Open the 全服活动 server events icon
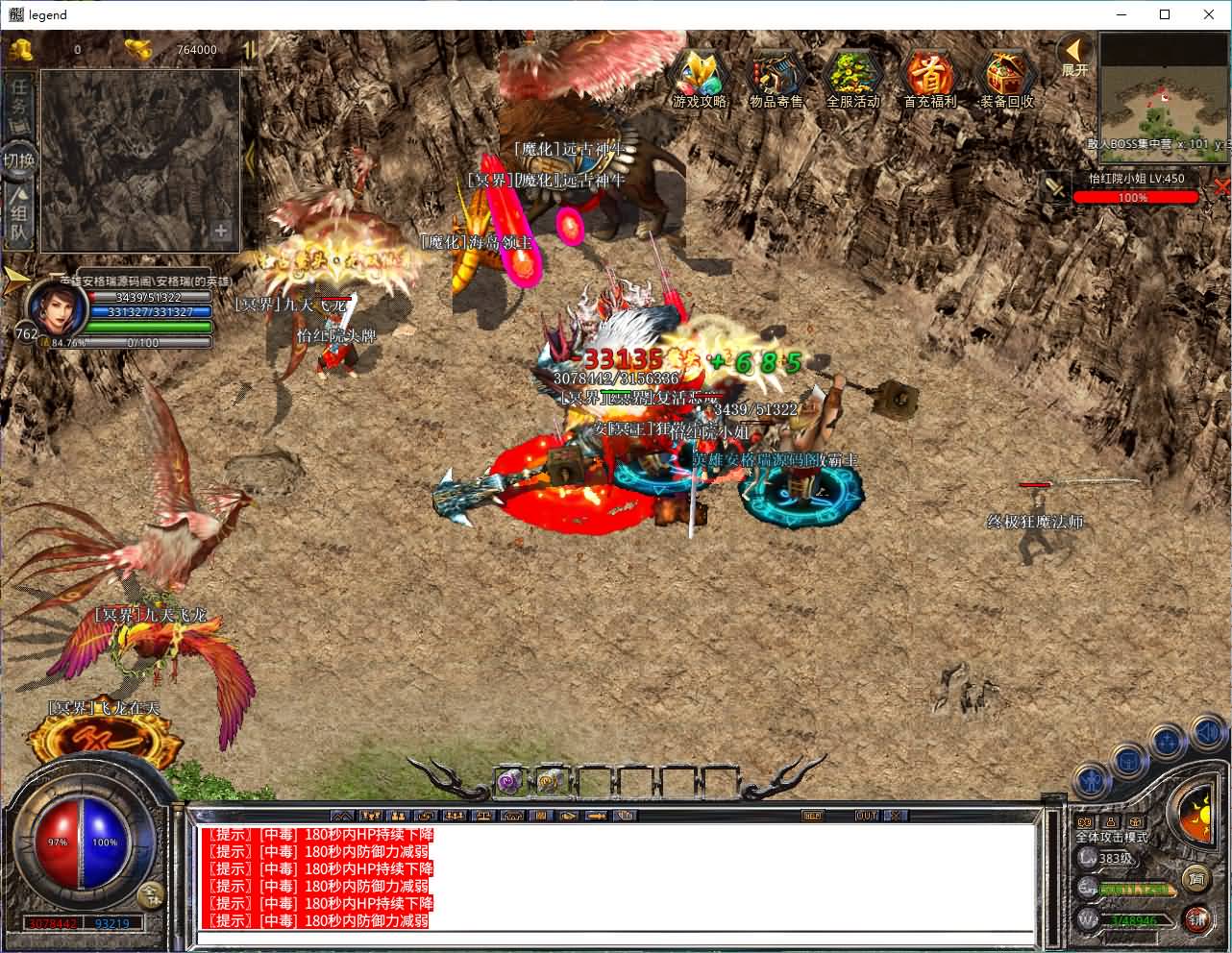This screenshot has width=1232, height=953. (852, 75)
